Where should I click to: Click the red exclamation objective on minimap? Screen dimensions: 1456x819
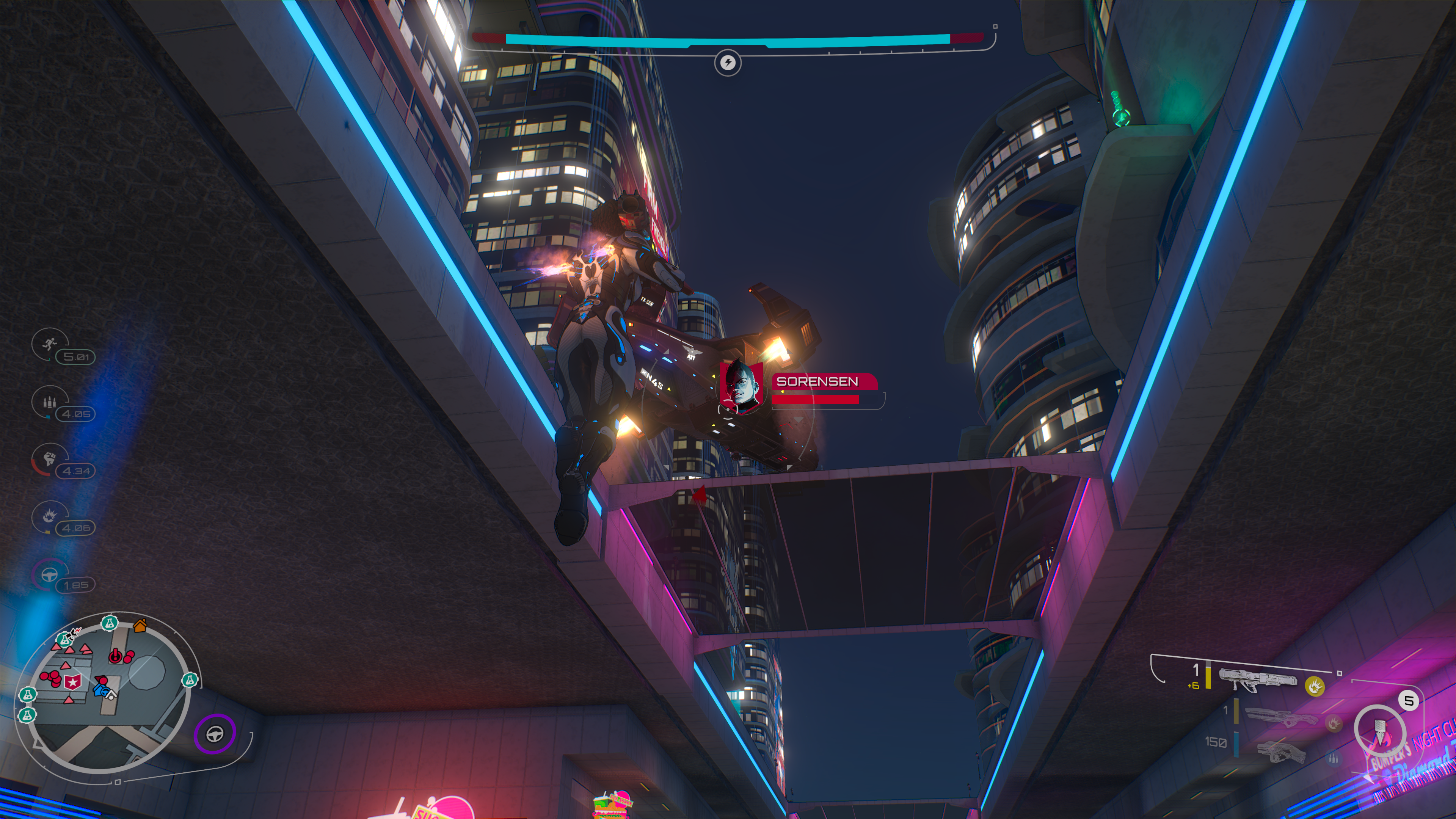pos(115,656)
